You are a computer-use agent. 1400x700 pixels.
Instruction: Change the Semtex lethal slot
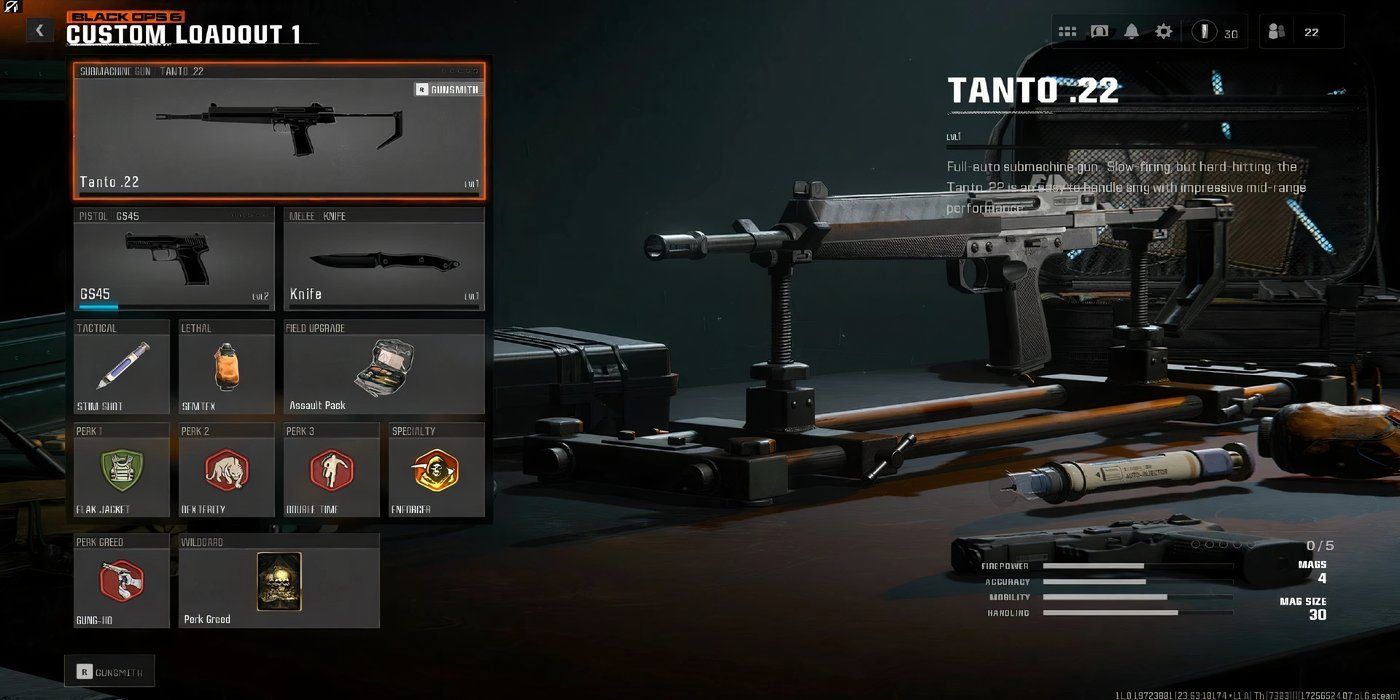[x=226, y=367]
